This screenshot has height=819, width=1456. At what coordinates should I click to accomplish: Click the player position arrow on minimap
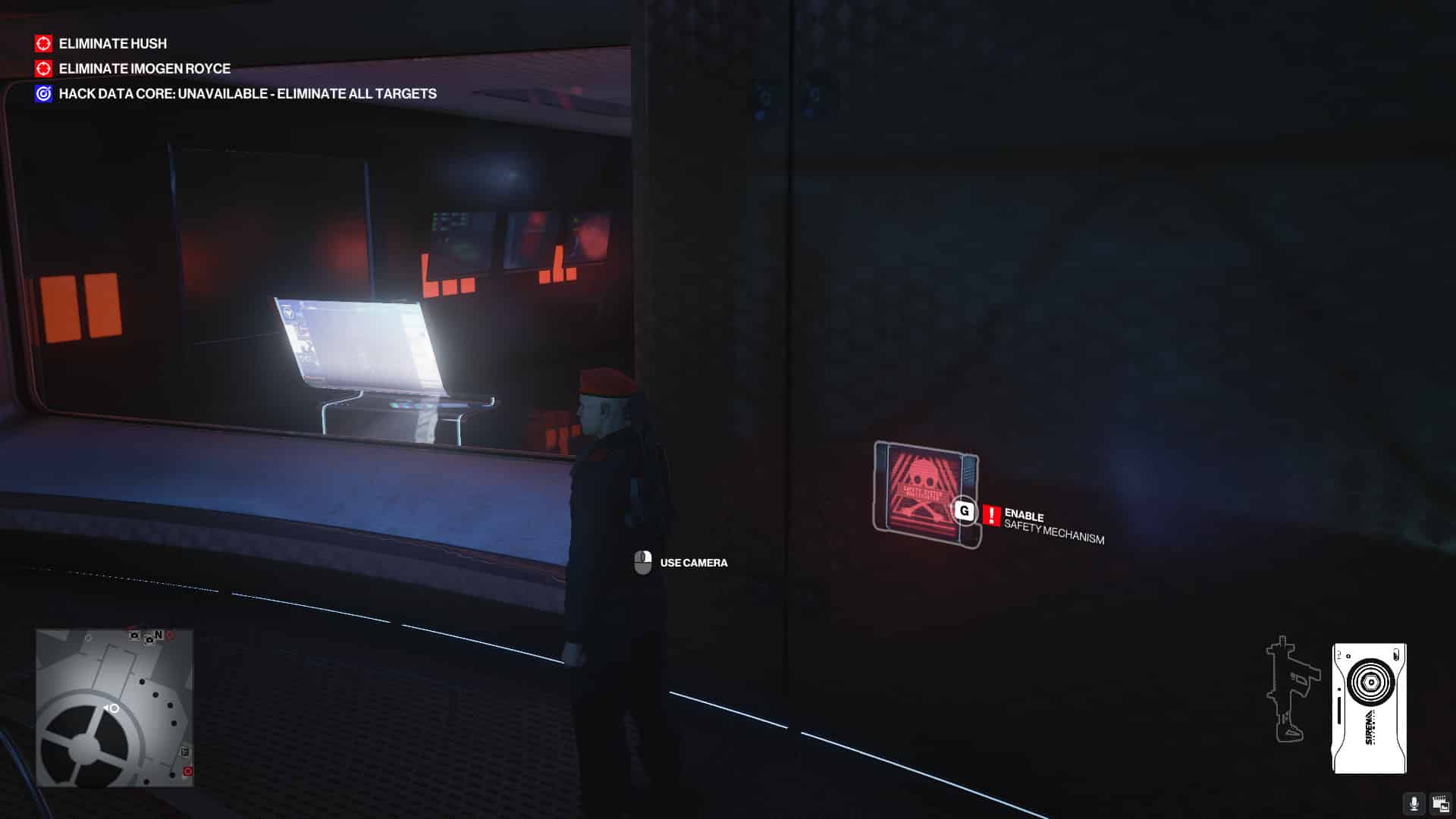pos(111,708)
